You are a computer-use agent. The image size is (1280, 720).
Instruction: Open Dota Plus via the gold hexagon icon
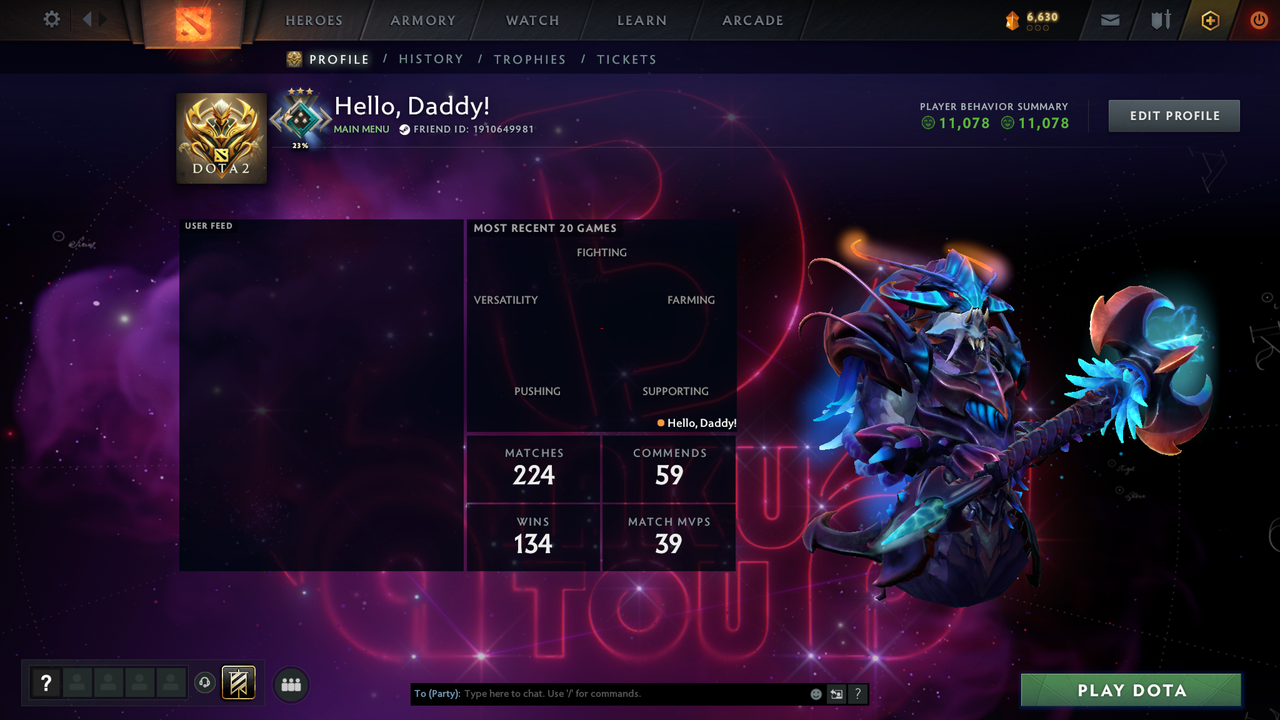coord(1209,19)
